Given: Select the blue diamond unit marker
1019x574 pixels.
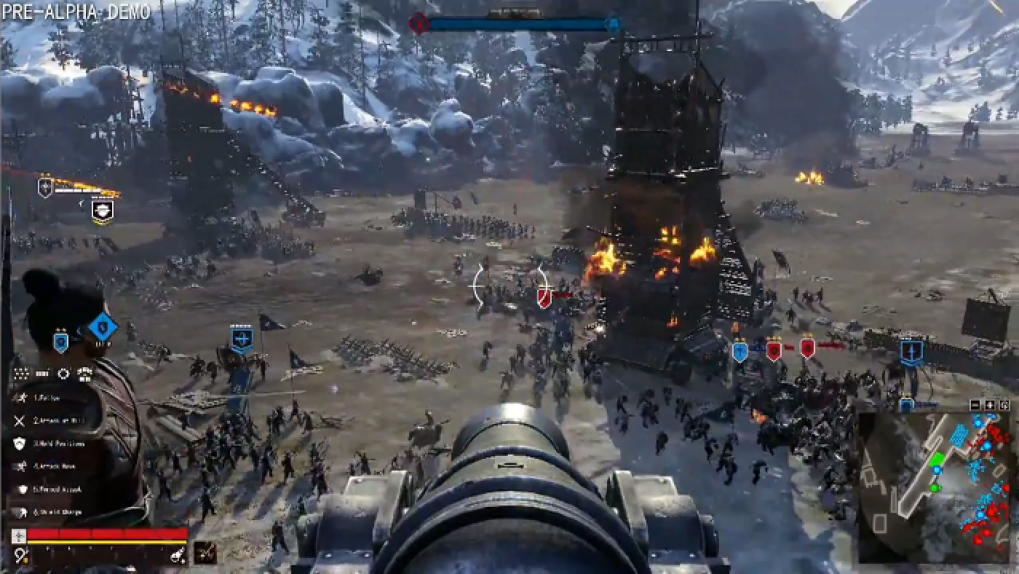Looking at the screenshot, I should tap(101, 326).
